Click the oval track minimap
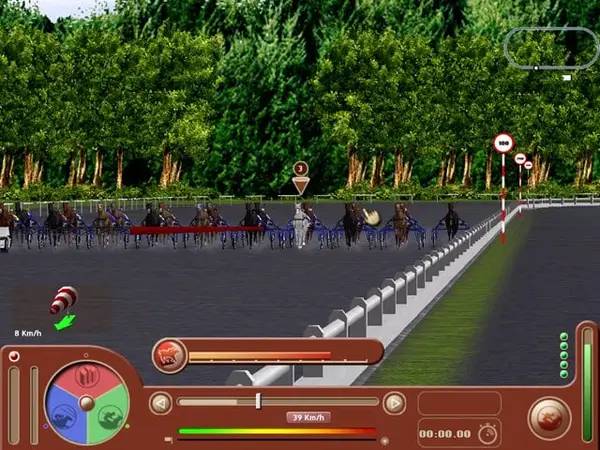Screen dimensions: 600x450 [x=551, y=47]
